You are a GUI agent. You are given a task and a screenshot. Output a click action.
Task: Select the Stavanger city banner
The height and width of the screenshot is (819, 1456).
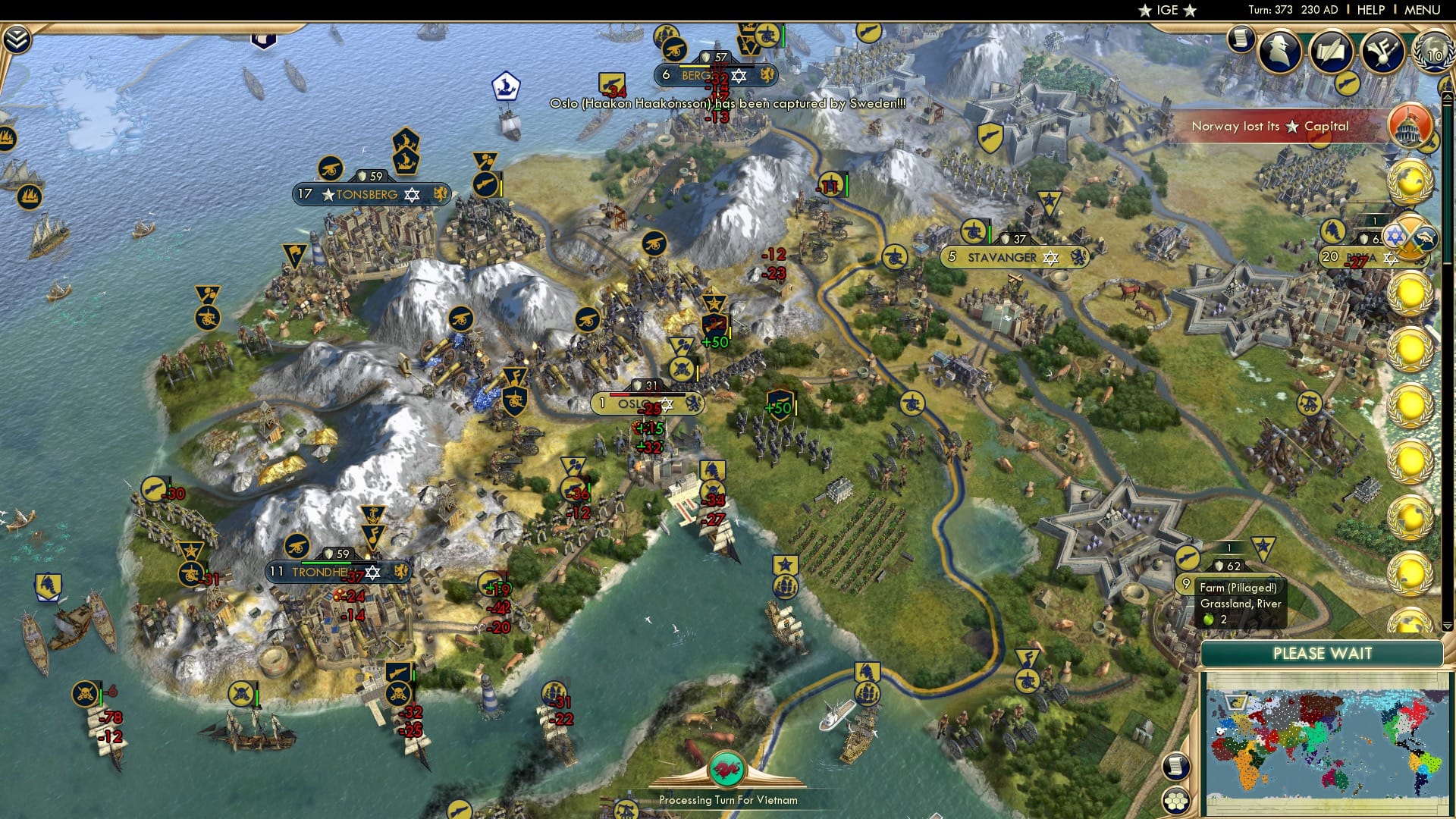point(1003,258)
